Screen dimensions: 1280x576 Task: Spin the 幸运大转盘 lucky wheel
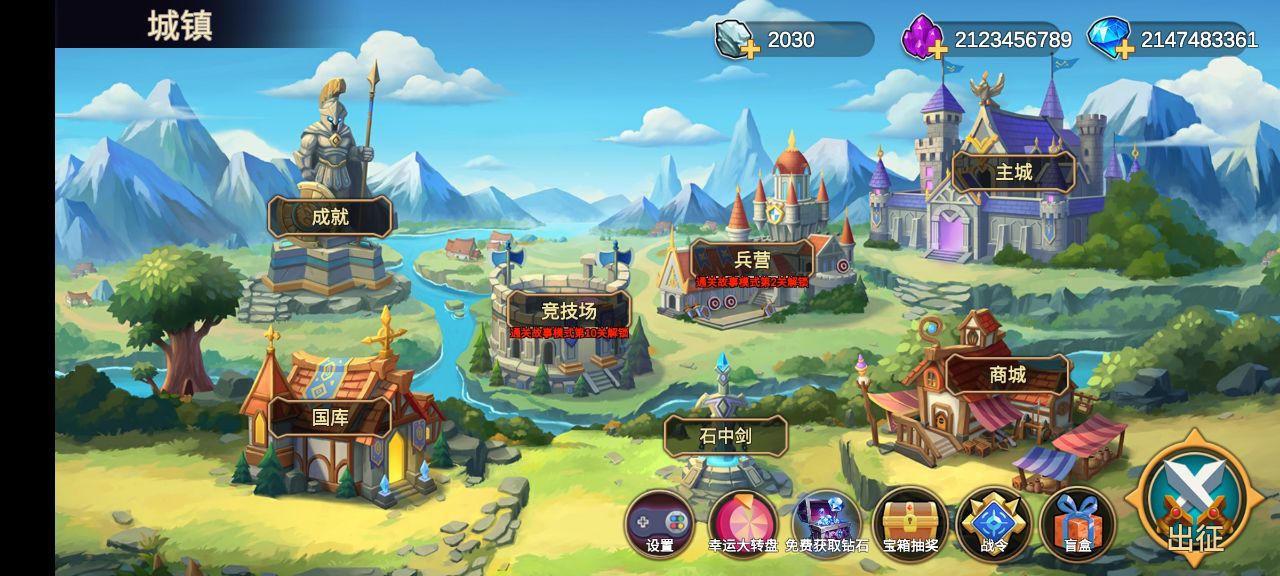(x=743, y=523)
